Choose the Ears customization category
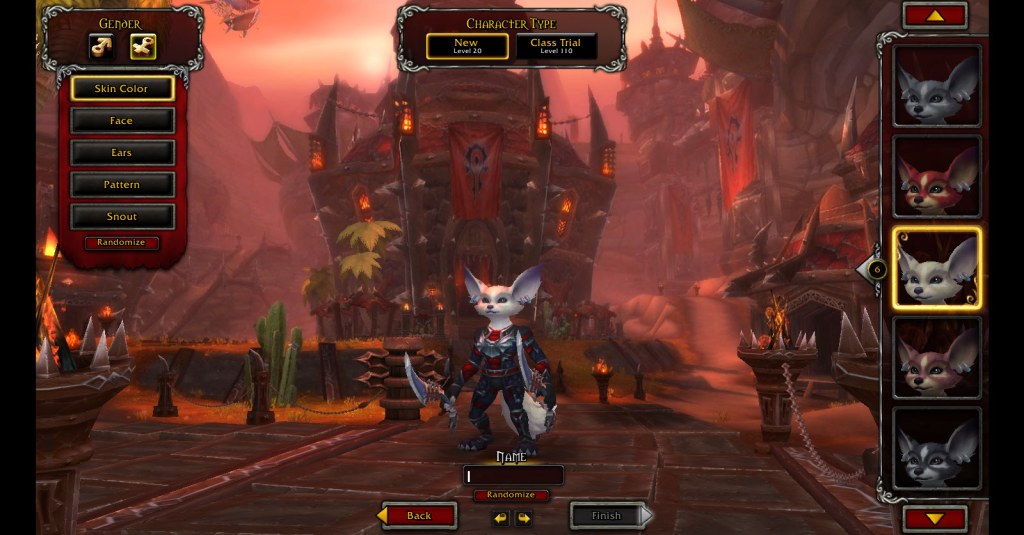Image resolution: width=1024 pixels, height=535 pixels. [122, 153]
